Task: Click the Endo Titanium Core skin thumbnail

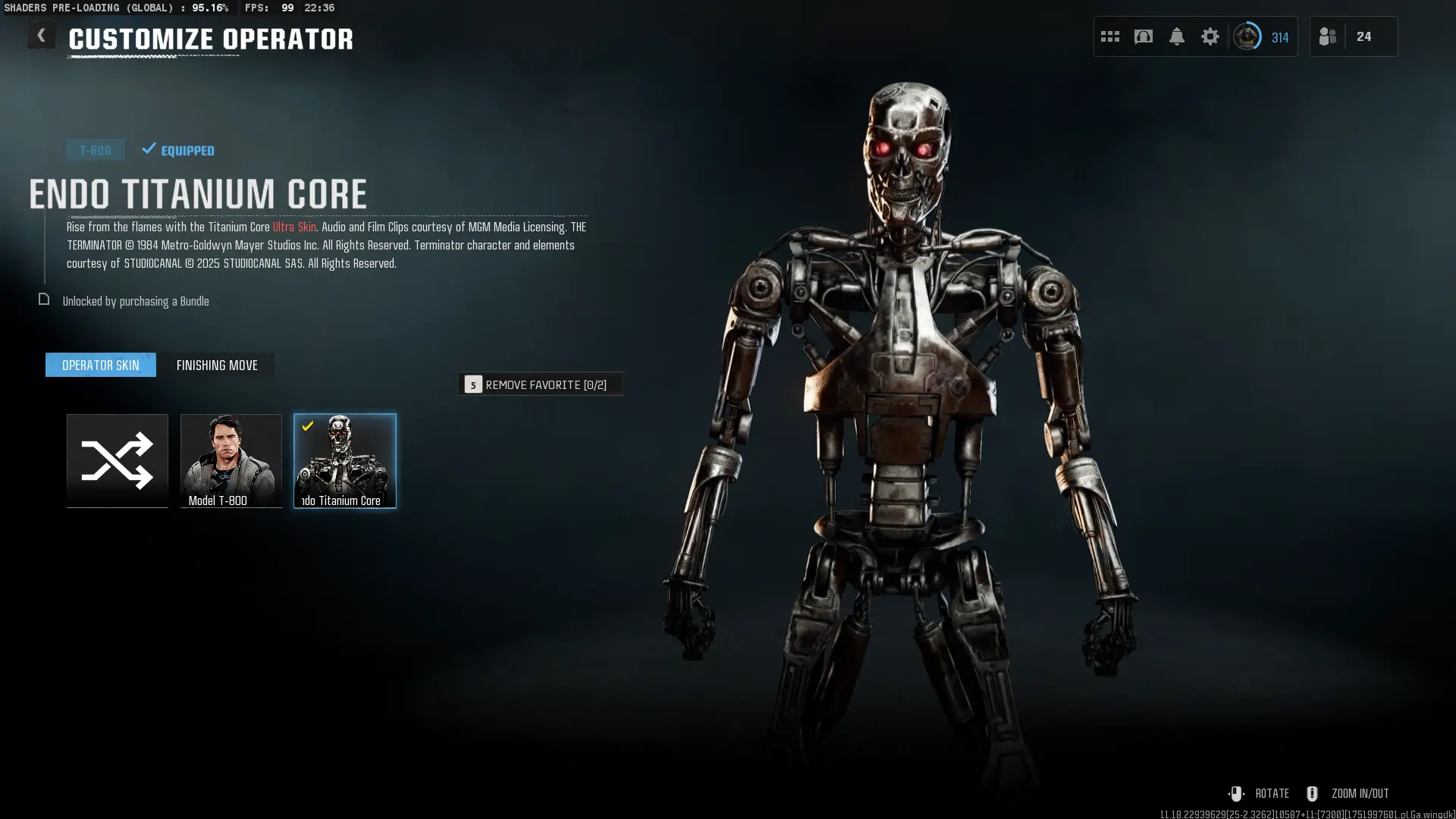Action: click(x=345, y=460)
